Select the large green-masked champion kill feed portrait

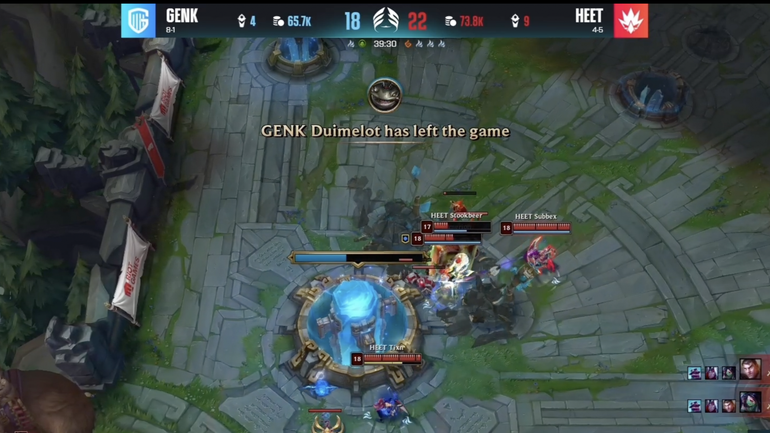click(750, 403)
